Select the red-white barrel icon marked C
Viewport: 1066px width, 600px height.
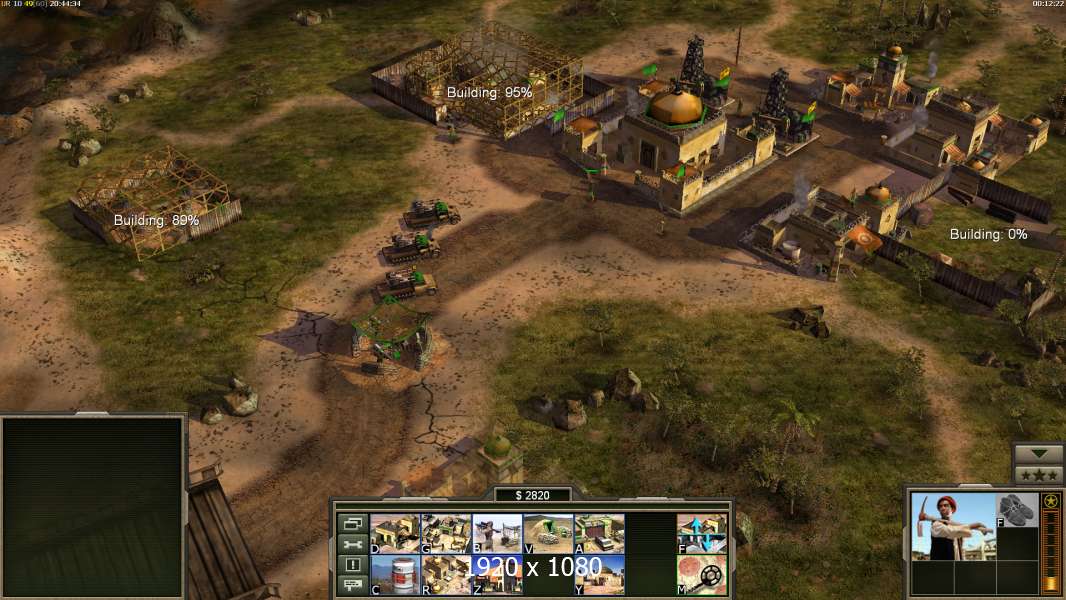click(x=395, y=575)
